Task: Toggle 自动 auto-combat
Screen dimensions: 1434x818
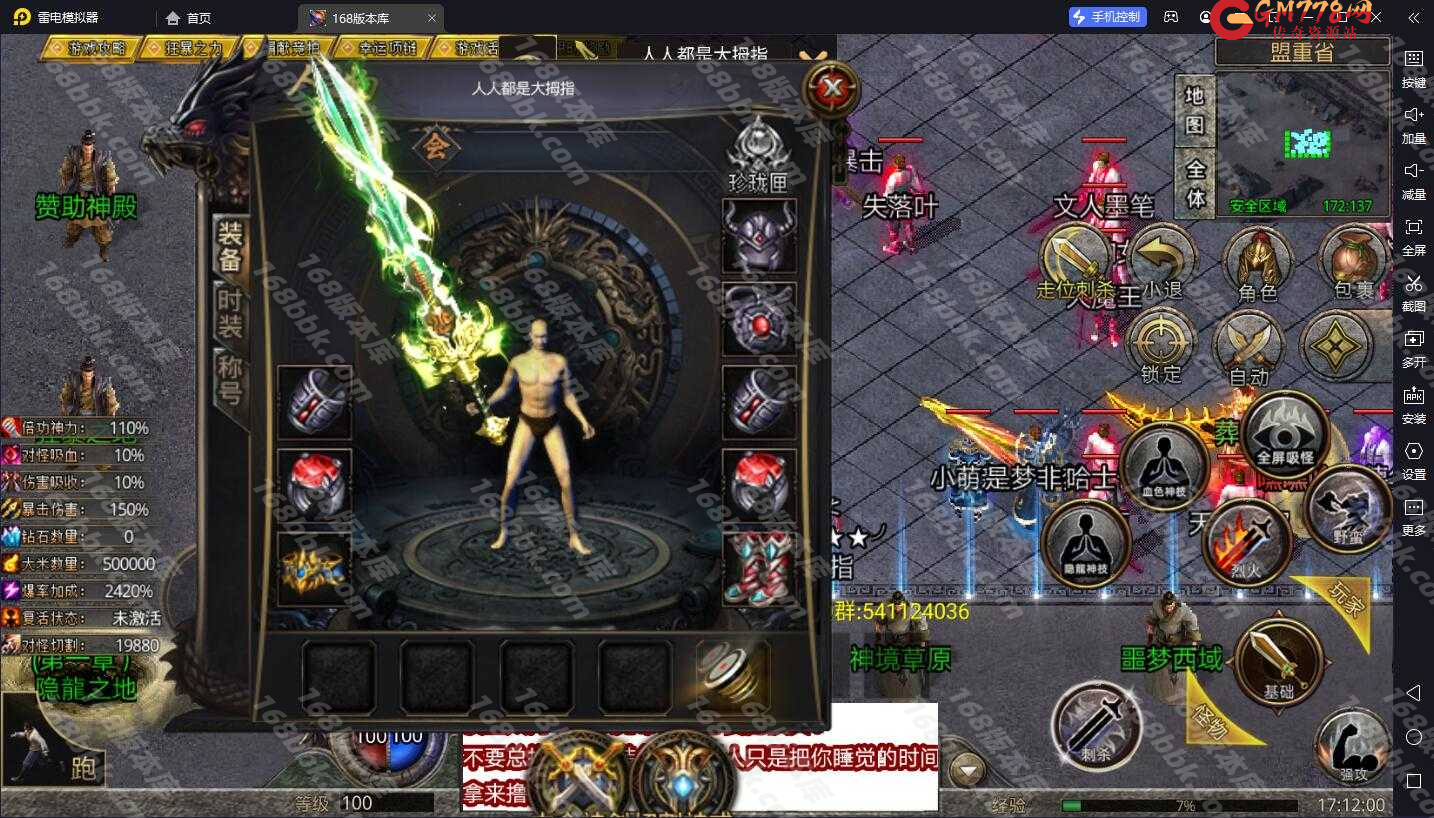Action: 1249,349
